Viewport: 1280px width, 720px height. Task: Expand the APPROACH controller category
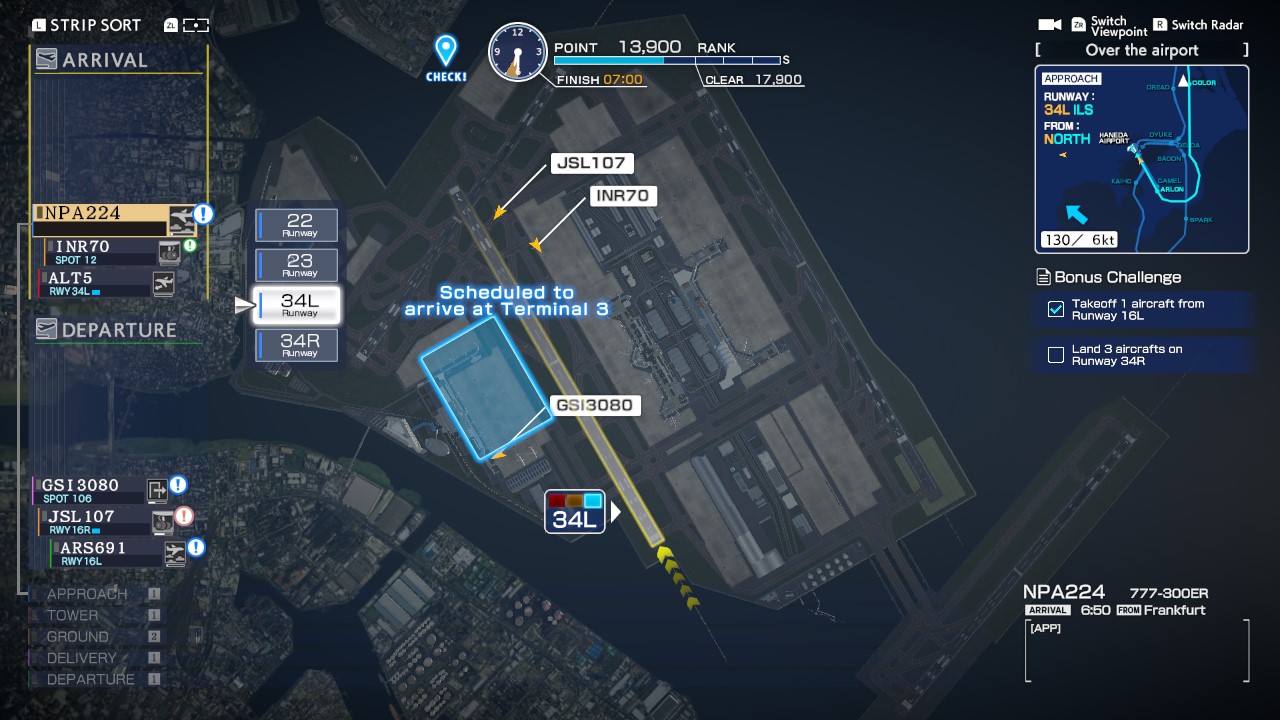click(86, 593)
